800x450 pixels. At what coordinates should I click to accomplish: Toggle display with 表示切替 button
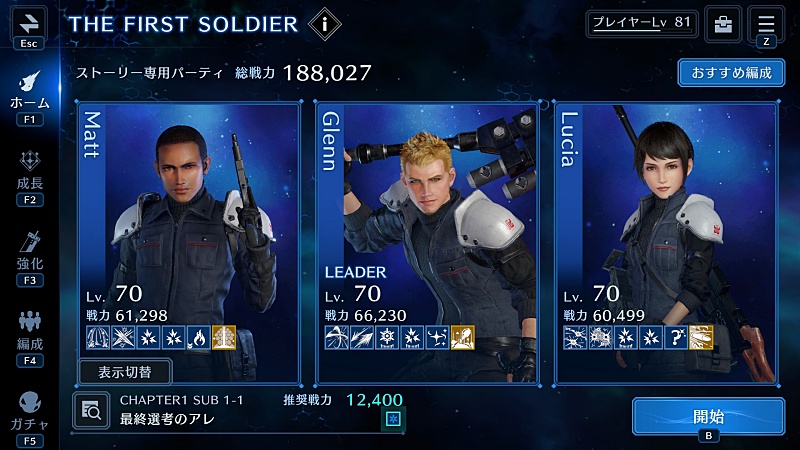coord(125,371)
